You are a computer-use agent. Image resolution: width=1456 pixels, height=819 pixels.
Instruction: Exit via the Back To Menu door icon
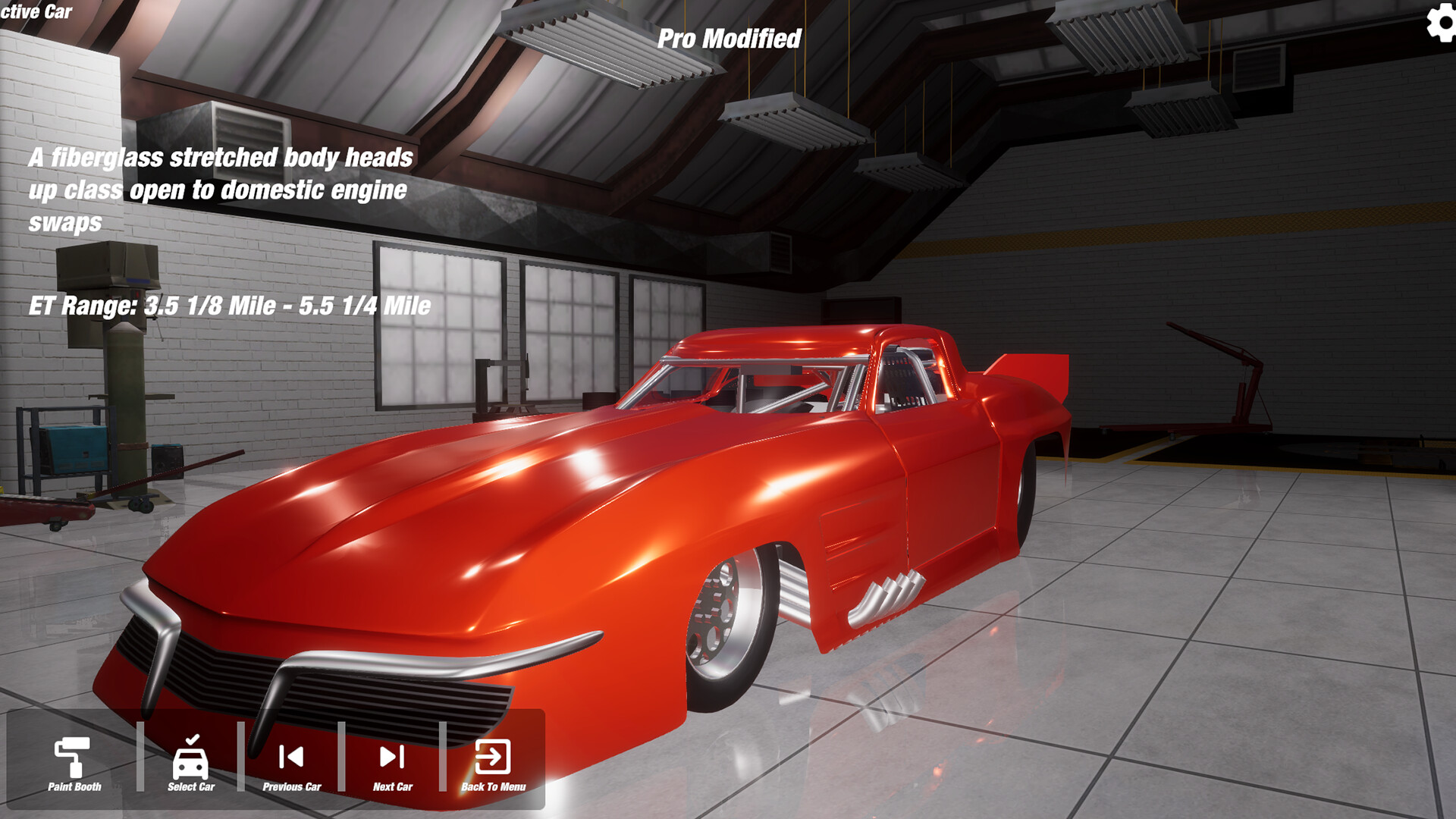[x=493, y=757]
